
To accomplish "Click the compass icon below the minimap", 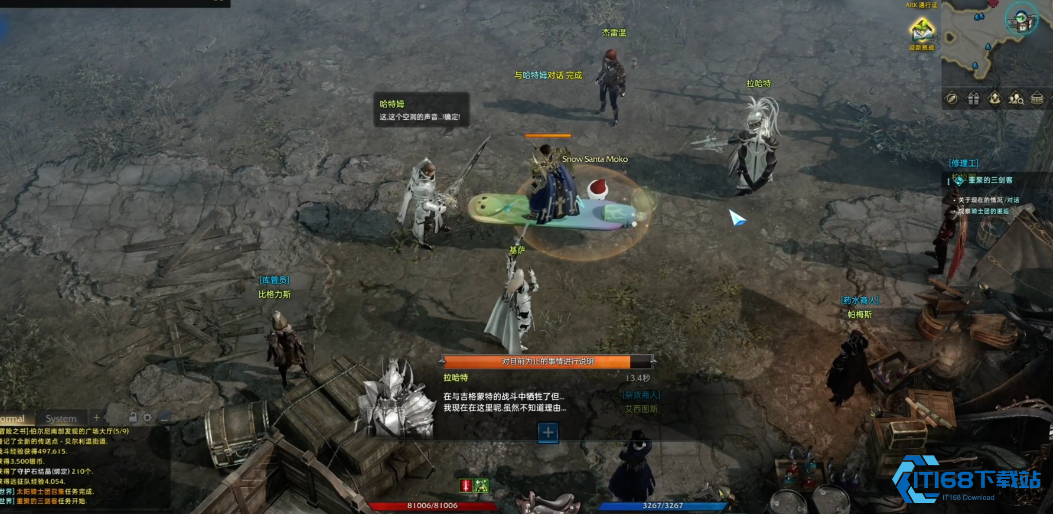I will tap(951, 98).
